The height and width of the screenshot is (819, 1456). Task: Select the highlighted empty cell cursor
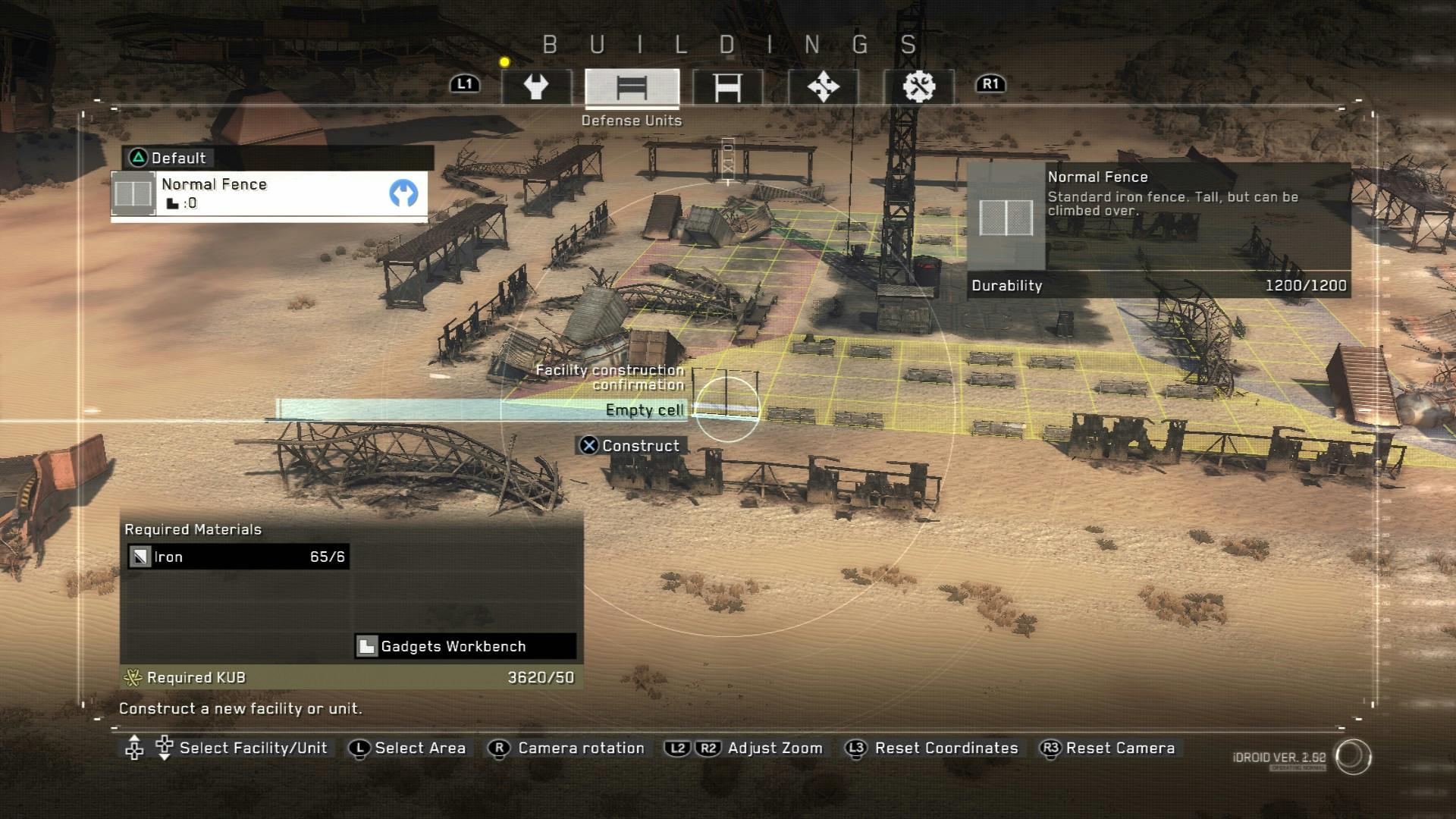pos(726,409)
